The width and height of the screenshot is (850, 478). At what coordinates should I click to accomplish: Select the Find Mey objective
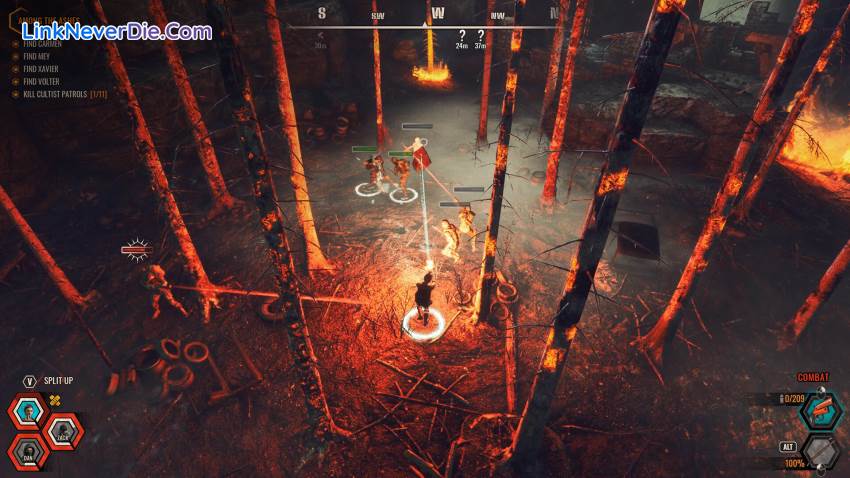(38, 57)
